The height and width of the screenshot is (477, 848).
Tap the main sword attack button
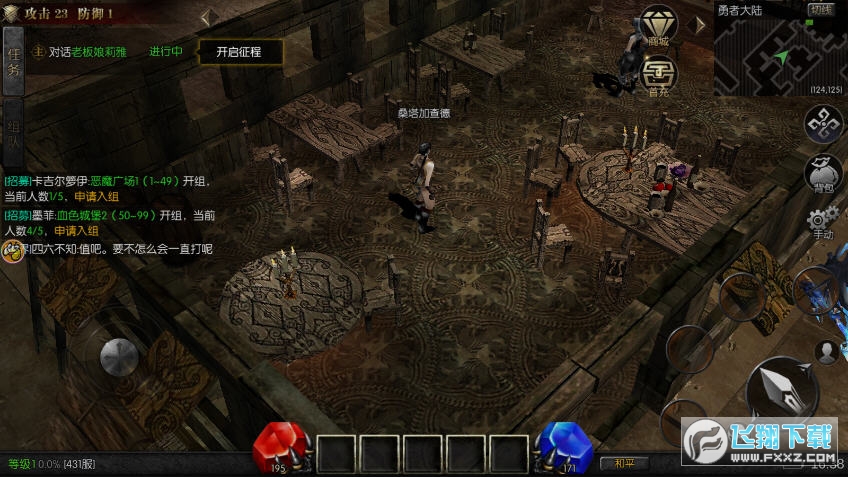(781, 391)
